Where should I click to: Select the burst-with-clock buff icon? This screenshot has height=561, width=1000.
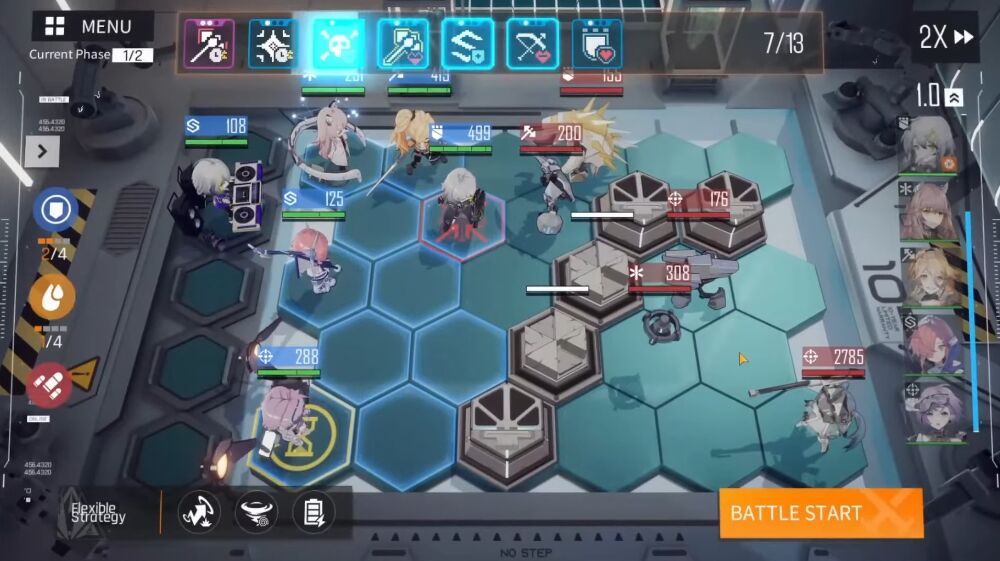click(273, 44)
